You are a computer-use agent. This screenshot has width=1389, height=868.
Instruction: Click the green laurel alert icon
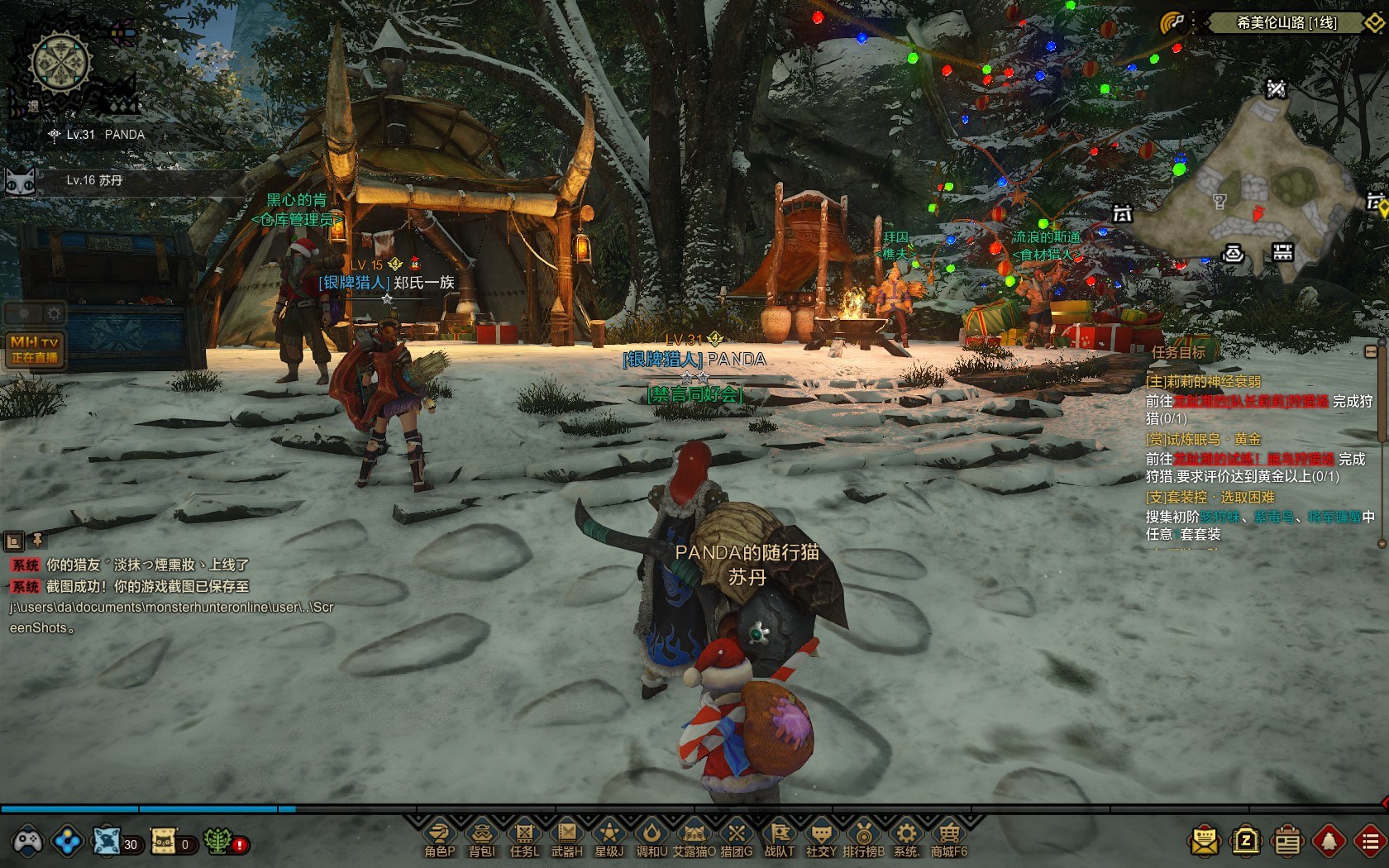click(x=217, y=842)
